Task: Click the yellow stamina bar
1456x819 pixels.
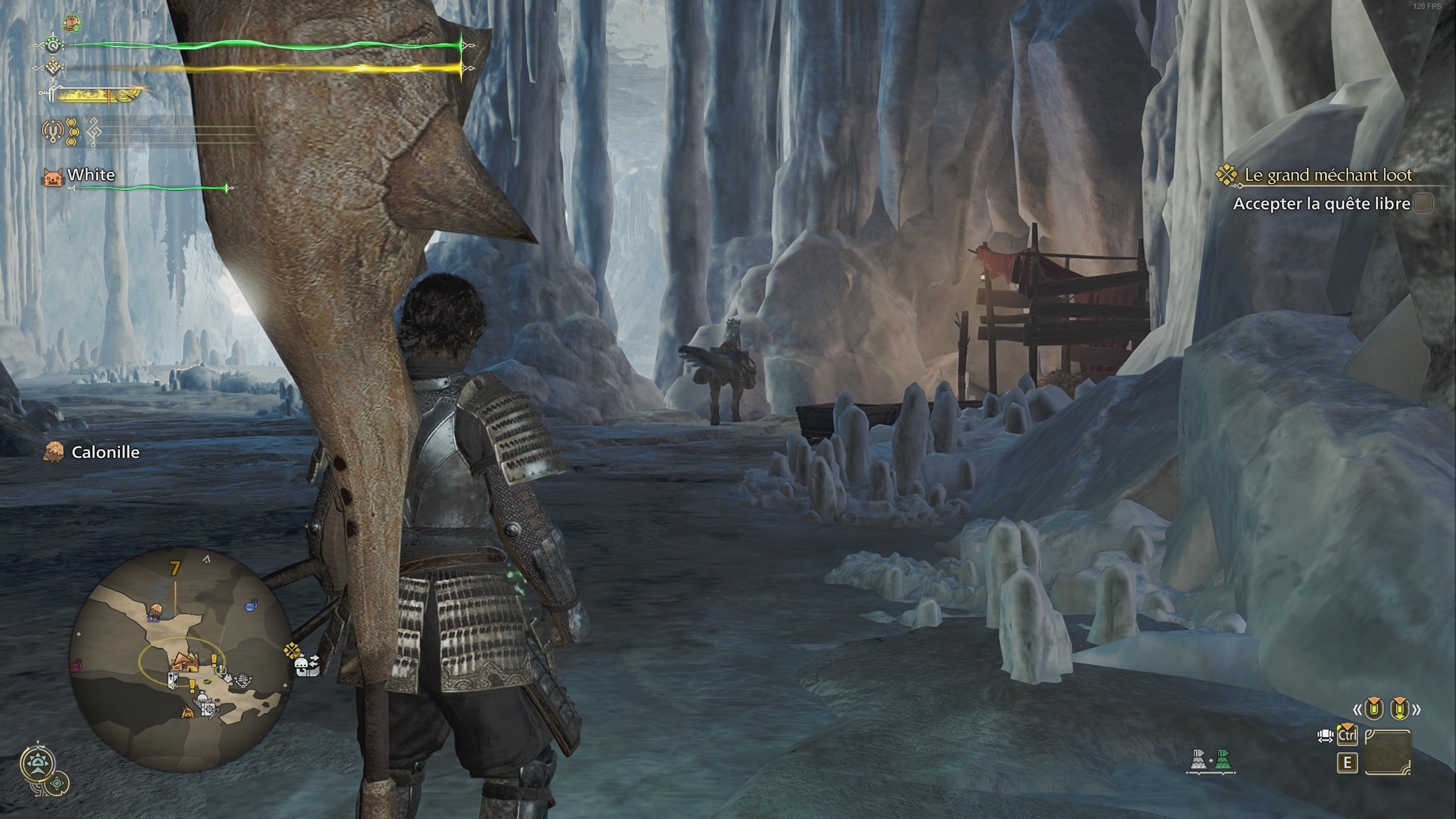Action: [x=256, y=69]
